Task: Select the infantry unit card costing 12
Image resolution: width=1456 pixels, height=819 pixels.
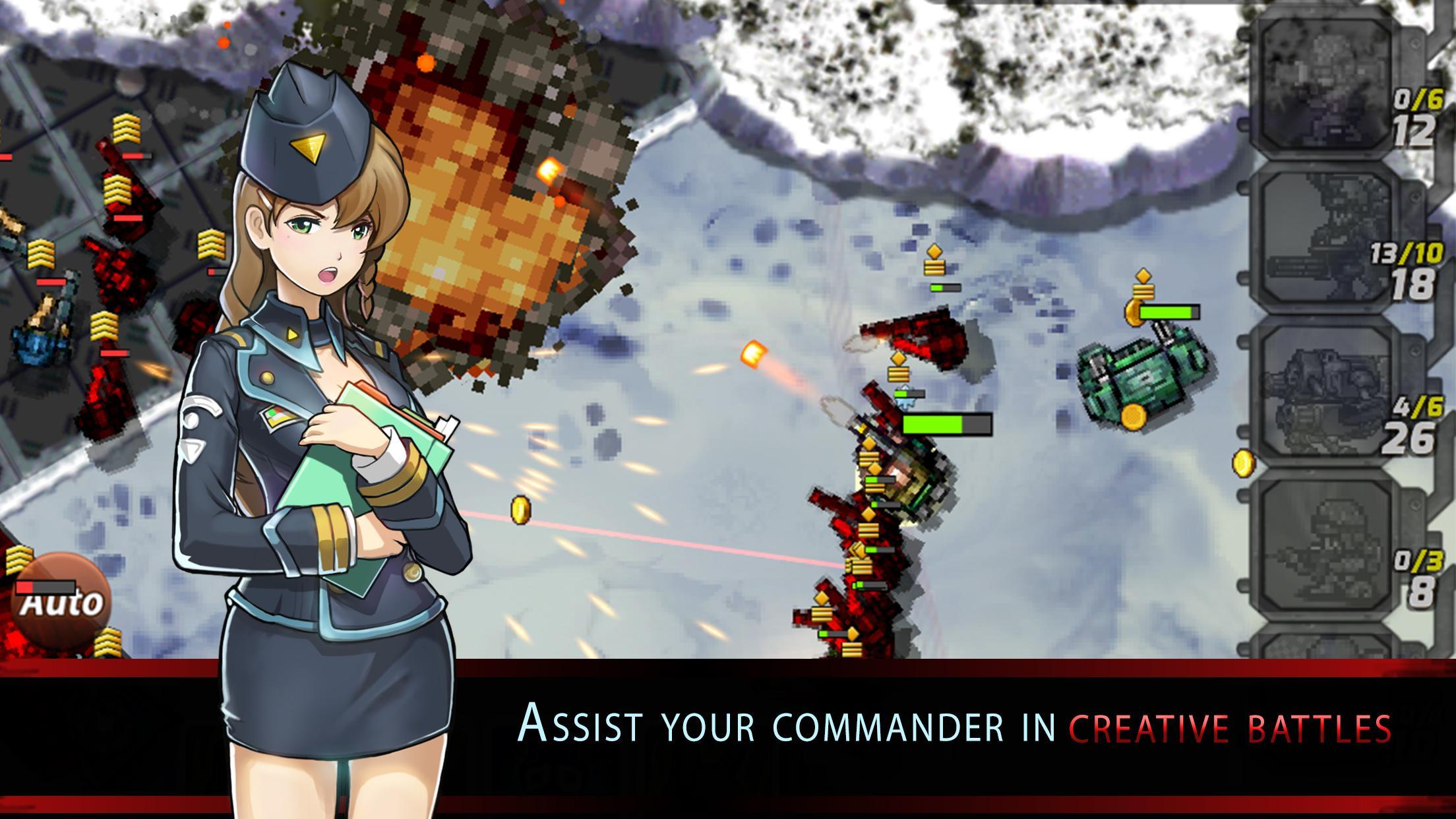Action: tap(1325, 86)
